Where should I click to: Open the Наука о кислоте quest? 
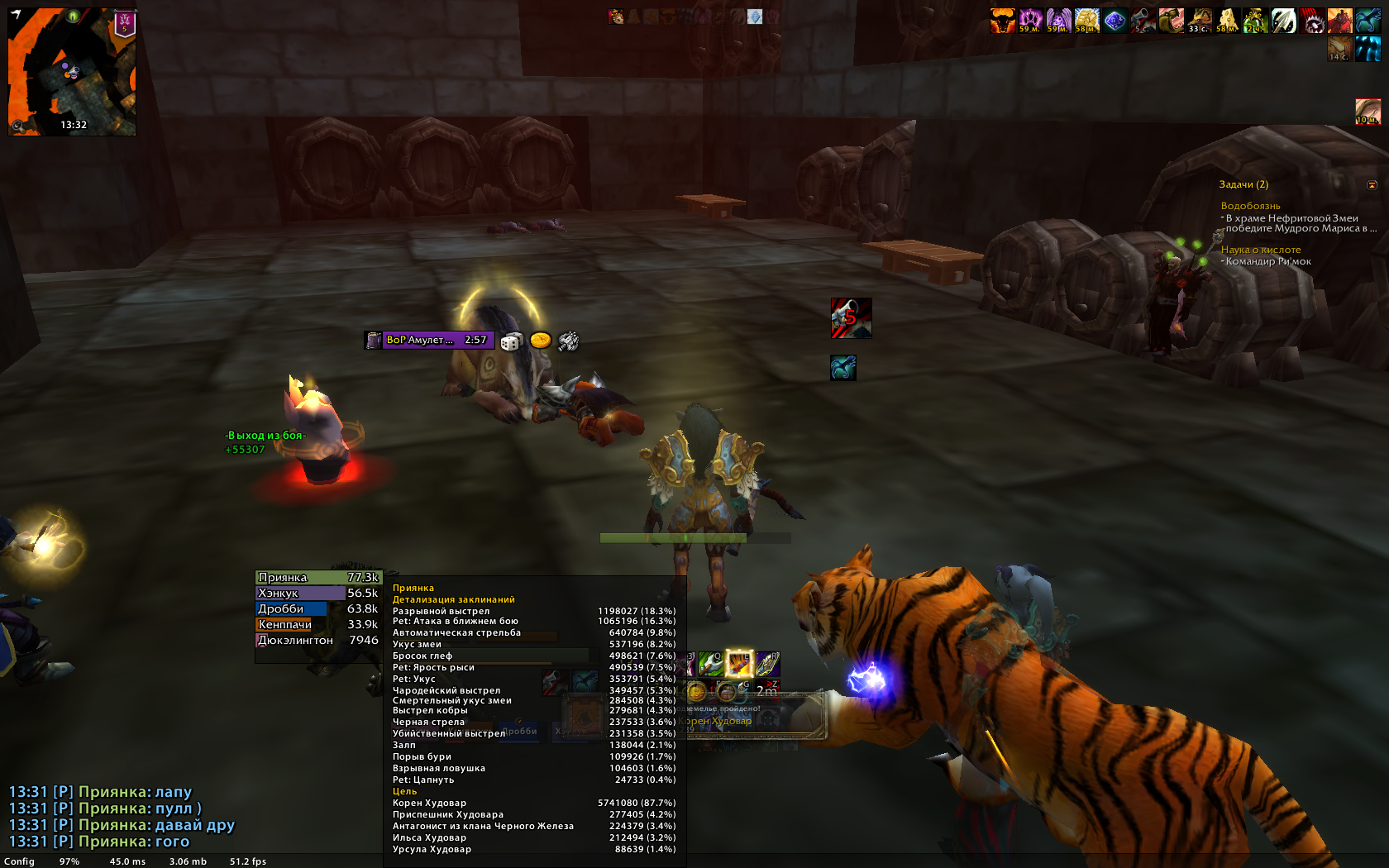coord(1260,250)
